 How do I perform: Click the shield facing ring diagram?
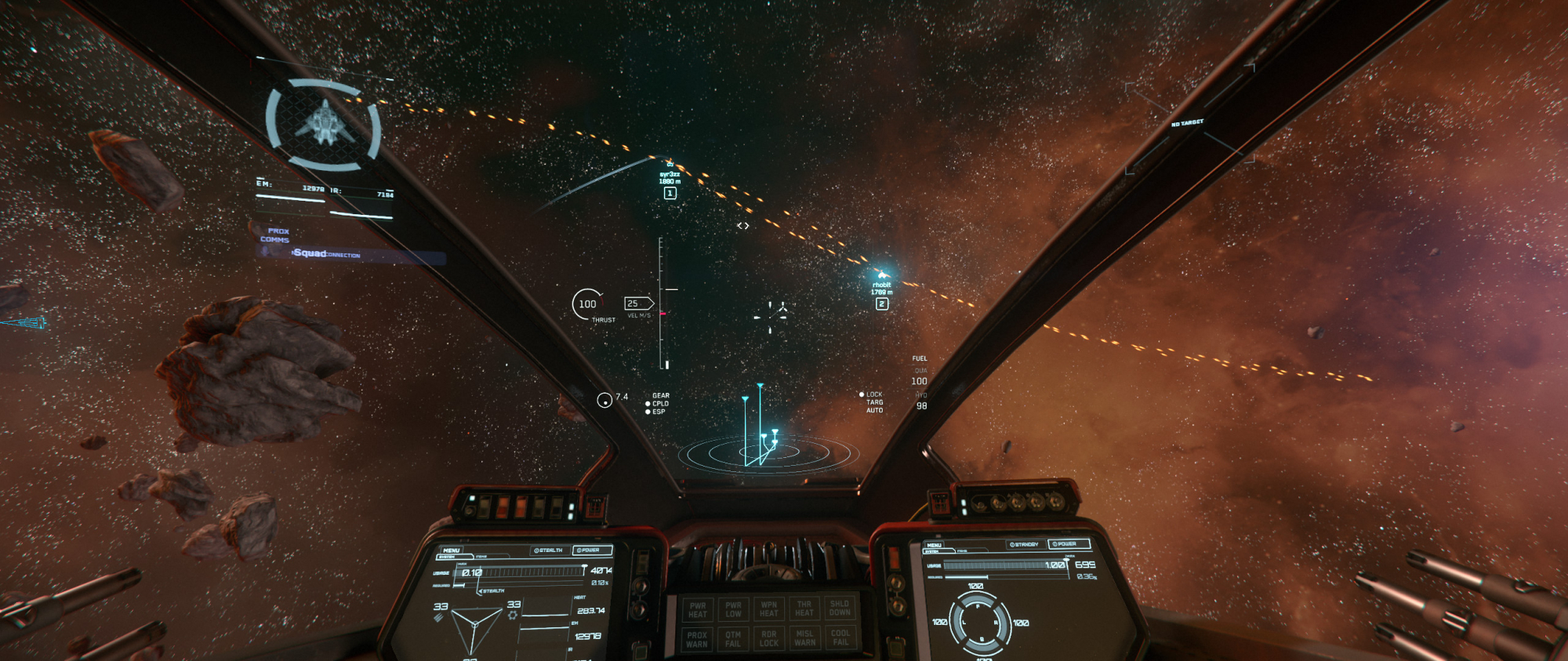(x=979, y=622)
